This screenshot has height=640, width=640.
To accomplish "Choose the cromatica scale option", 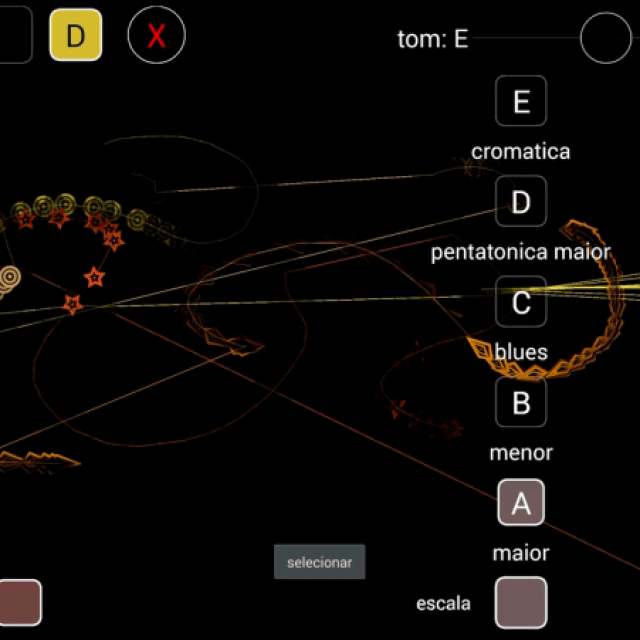I will tap(521, 152).
